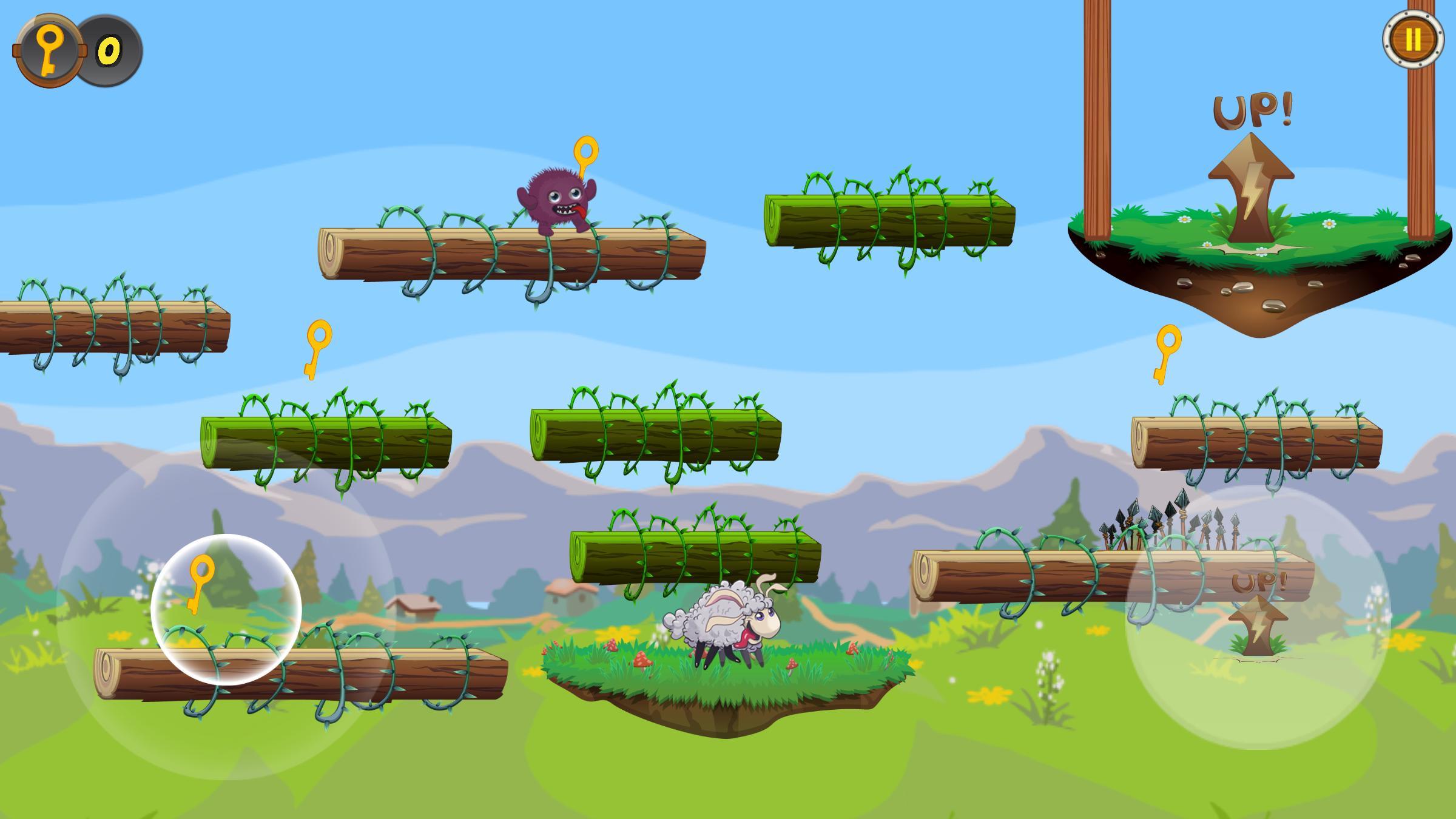
Task: Tap the left wooden post near the exit
Action: tap(1098, 121)
